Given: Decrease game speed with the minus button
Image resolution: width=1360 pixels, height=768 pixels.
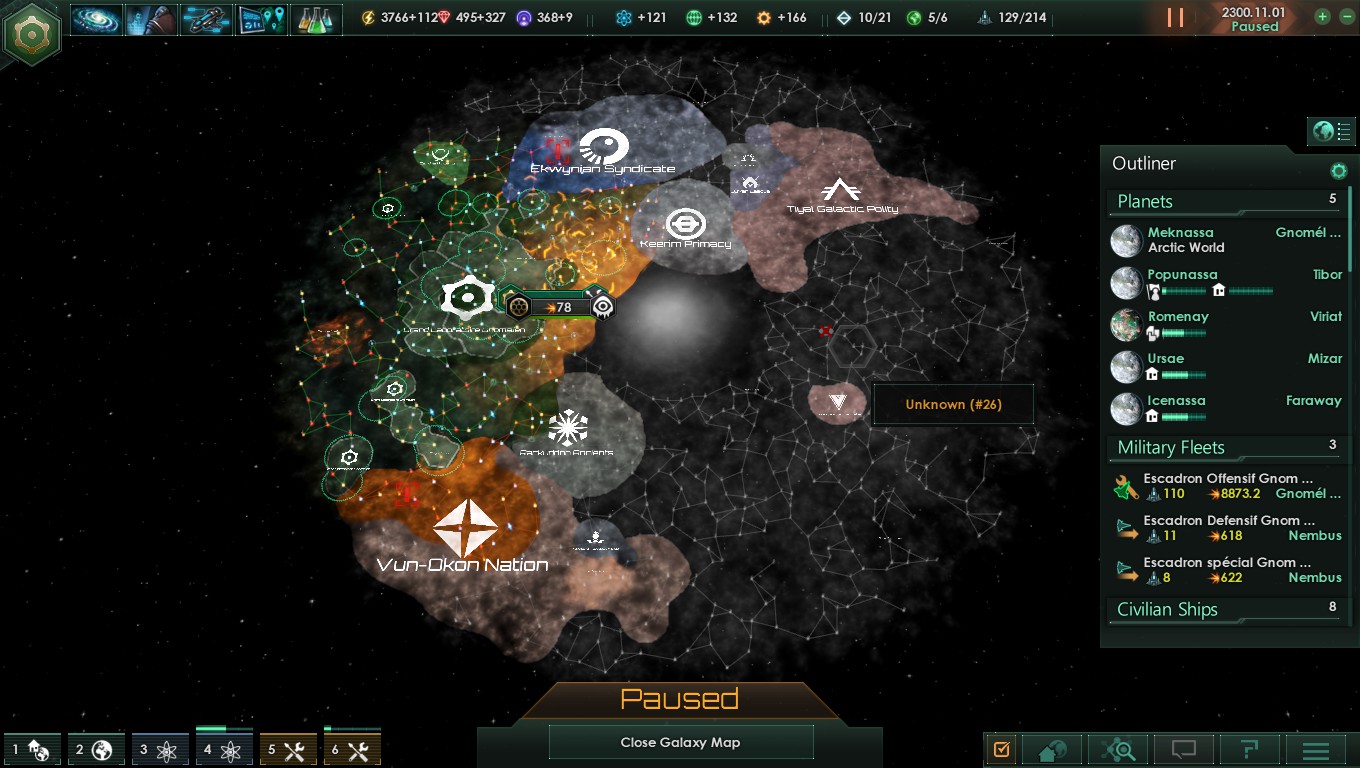Looking at the screenshot, I should point(1346,17).
